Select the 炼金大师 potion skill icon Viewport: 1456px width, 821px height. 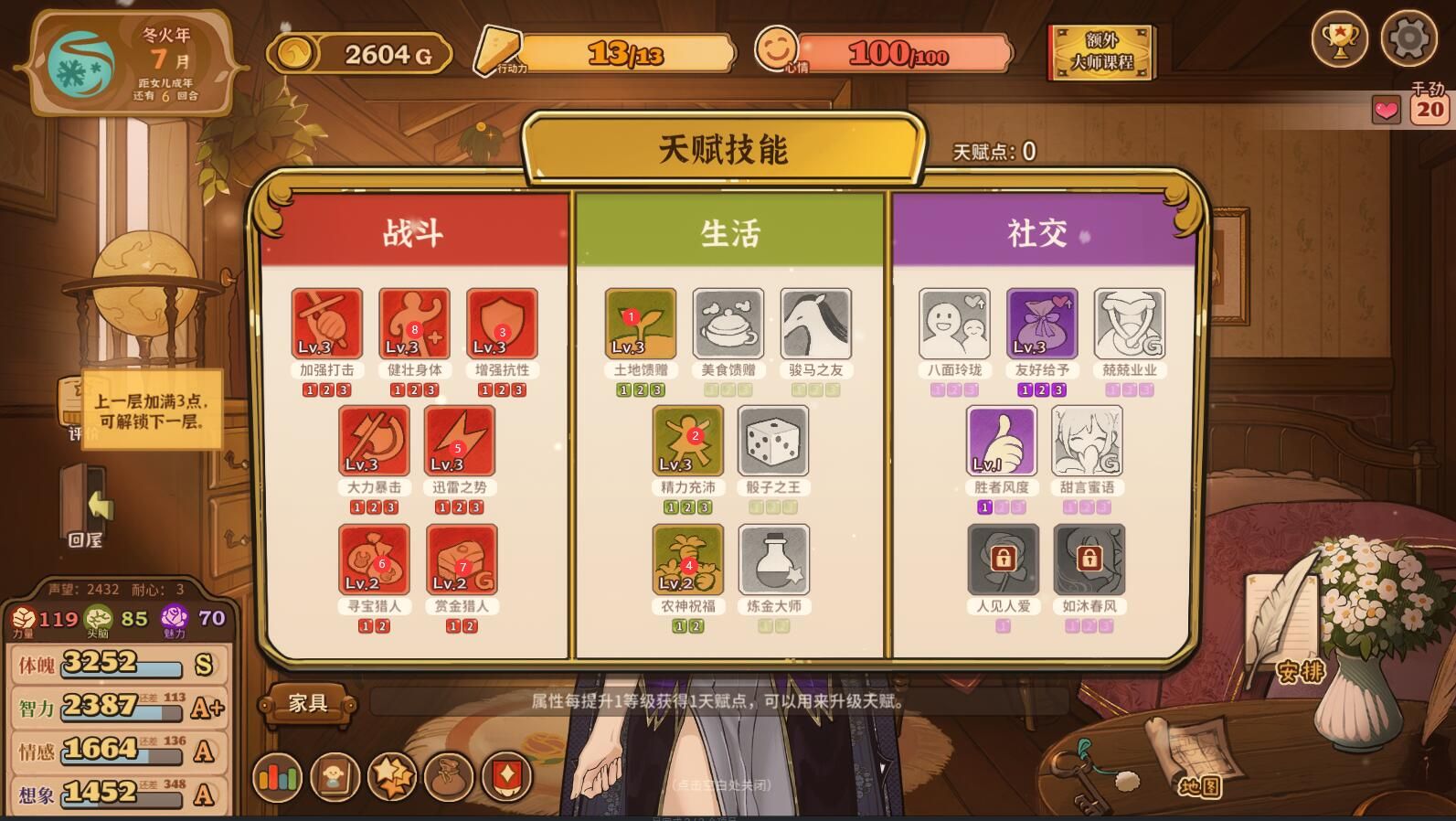772,560
